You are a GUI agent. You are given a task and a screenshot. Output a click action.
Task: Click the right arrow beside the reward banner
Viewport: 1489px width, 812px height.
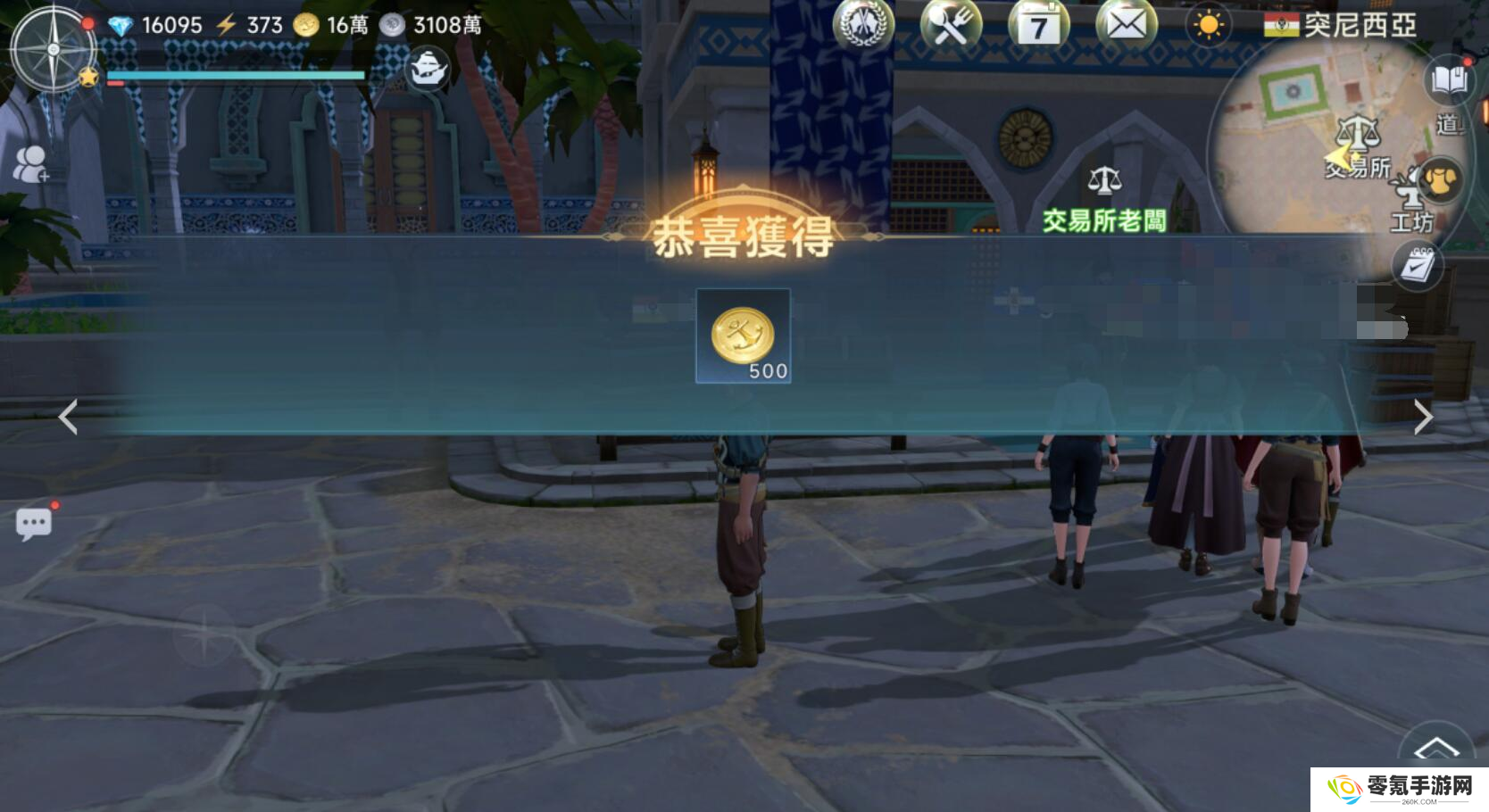point(1422,418)
